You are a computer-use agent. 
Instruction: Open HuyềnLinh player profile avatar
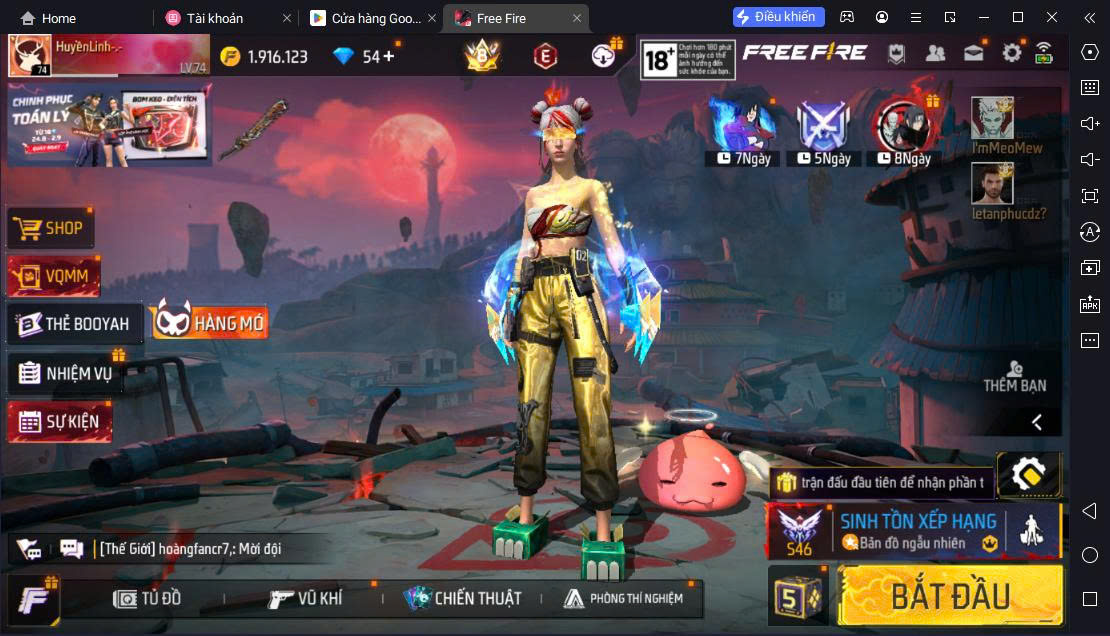click(x=30, y=55)
